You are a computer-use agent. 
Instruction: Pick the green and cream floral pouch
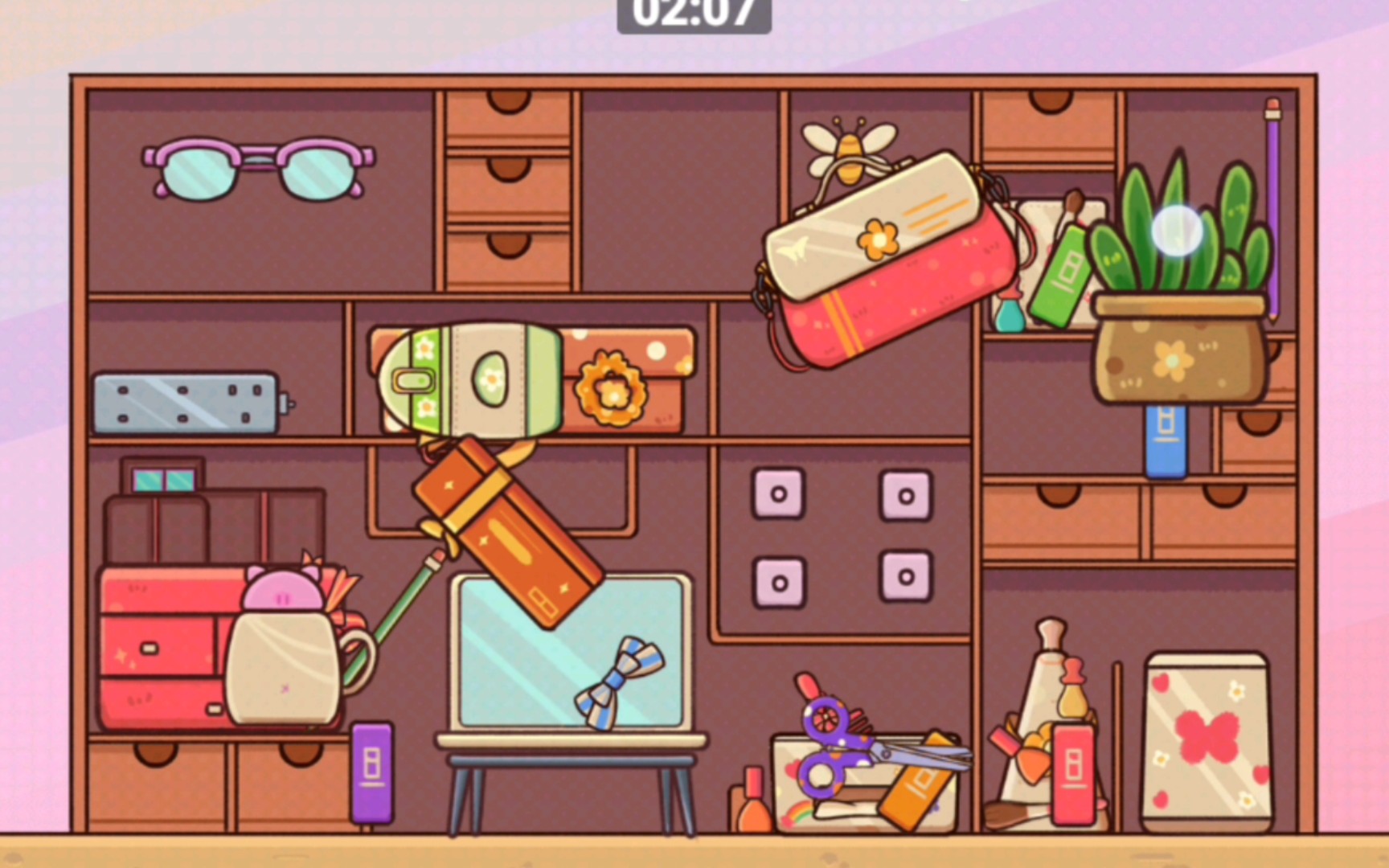coord(470,379)
